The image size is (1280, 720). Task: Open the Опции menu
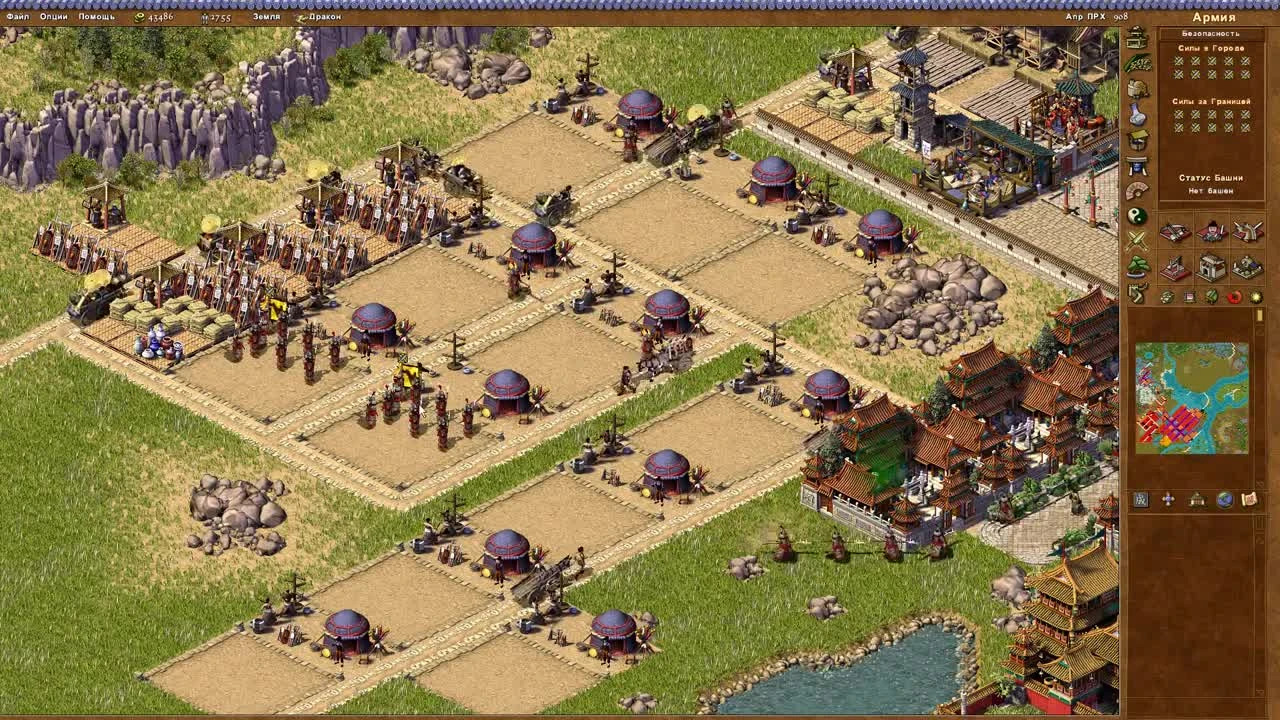coord(55,17)
